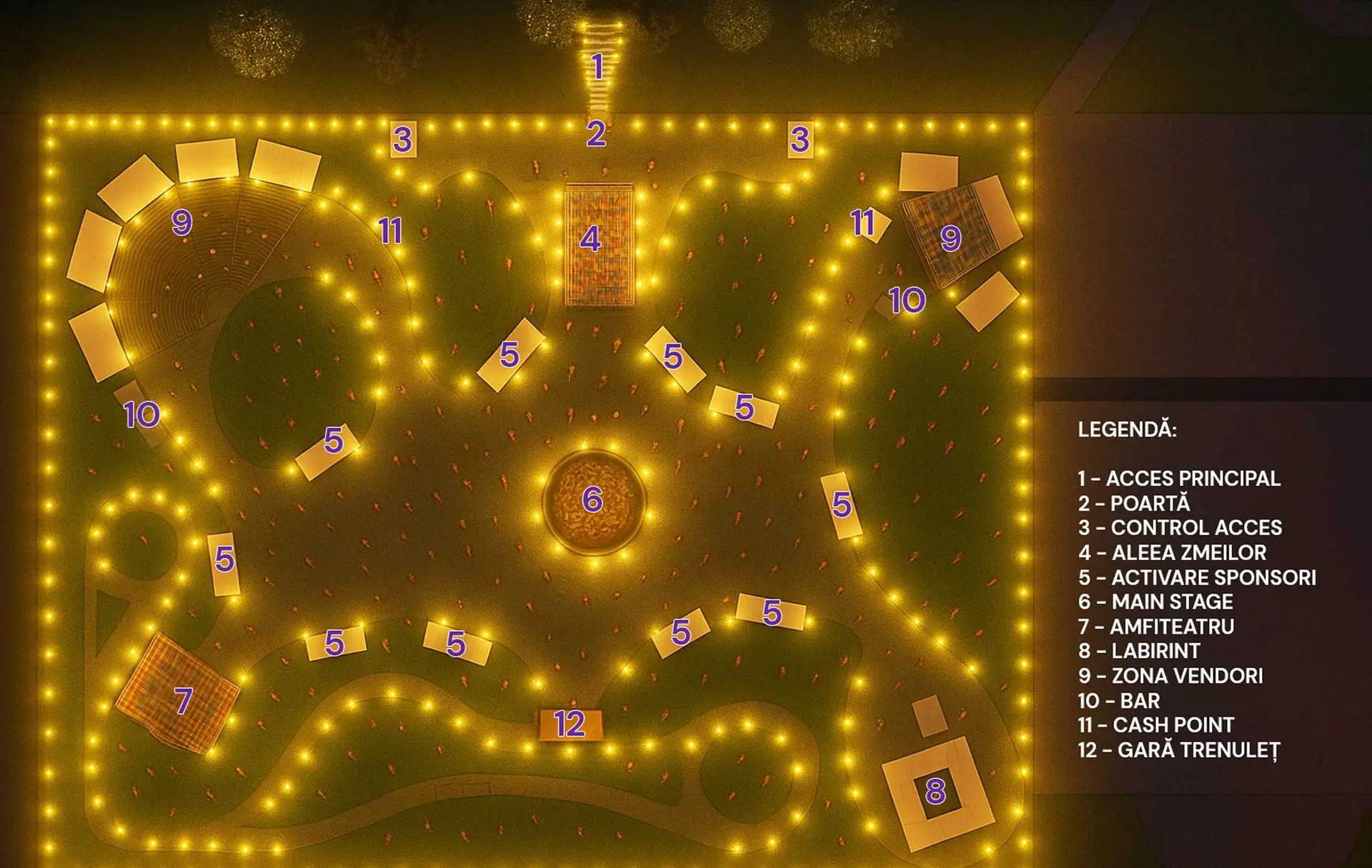Click map marker 4 on the map
The width and height of the screenshot is (1372, 868).
click(590, 239)
